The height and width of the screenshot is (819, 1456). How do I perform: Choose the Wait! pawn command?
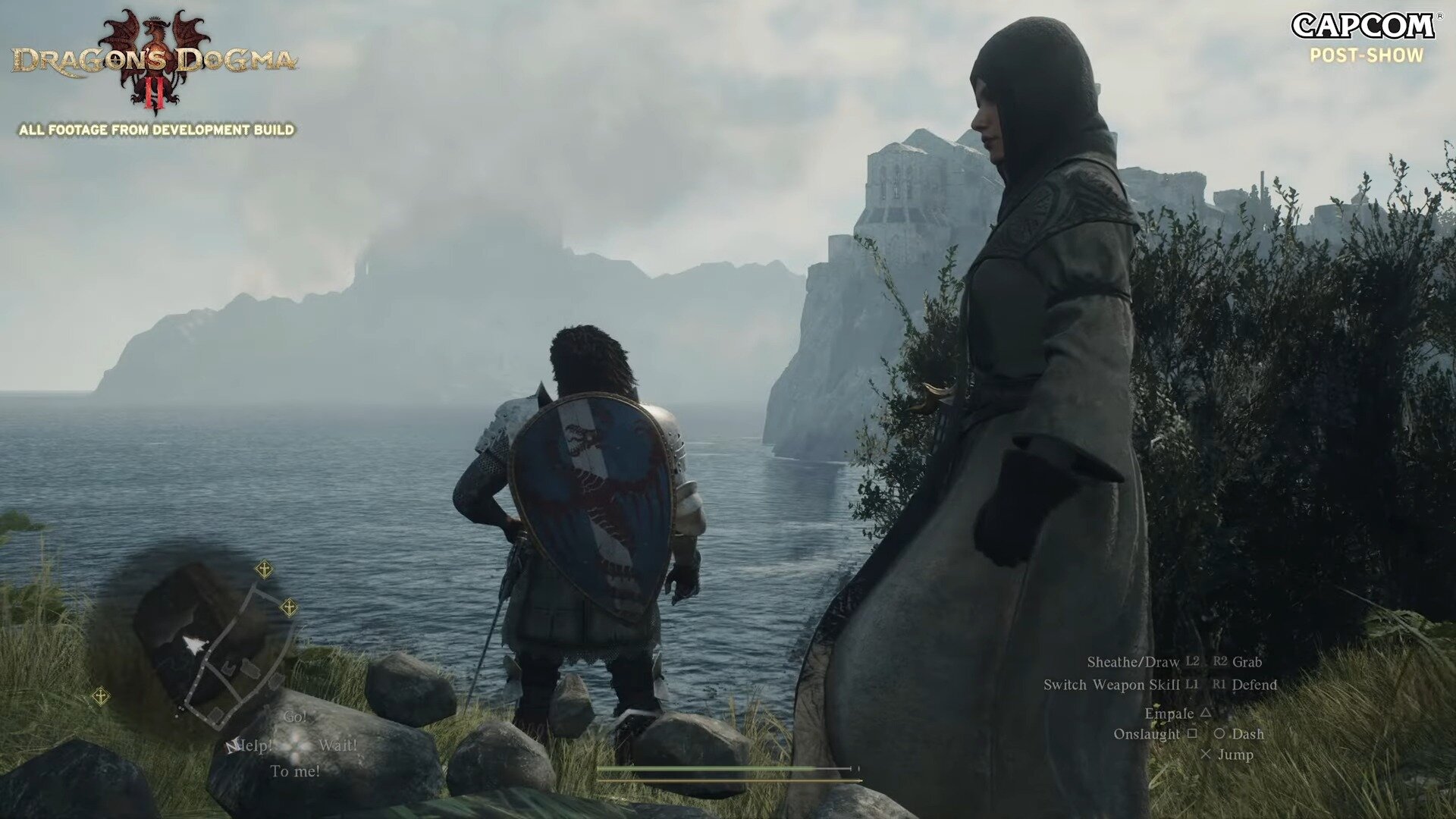tap(339, 745)
